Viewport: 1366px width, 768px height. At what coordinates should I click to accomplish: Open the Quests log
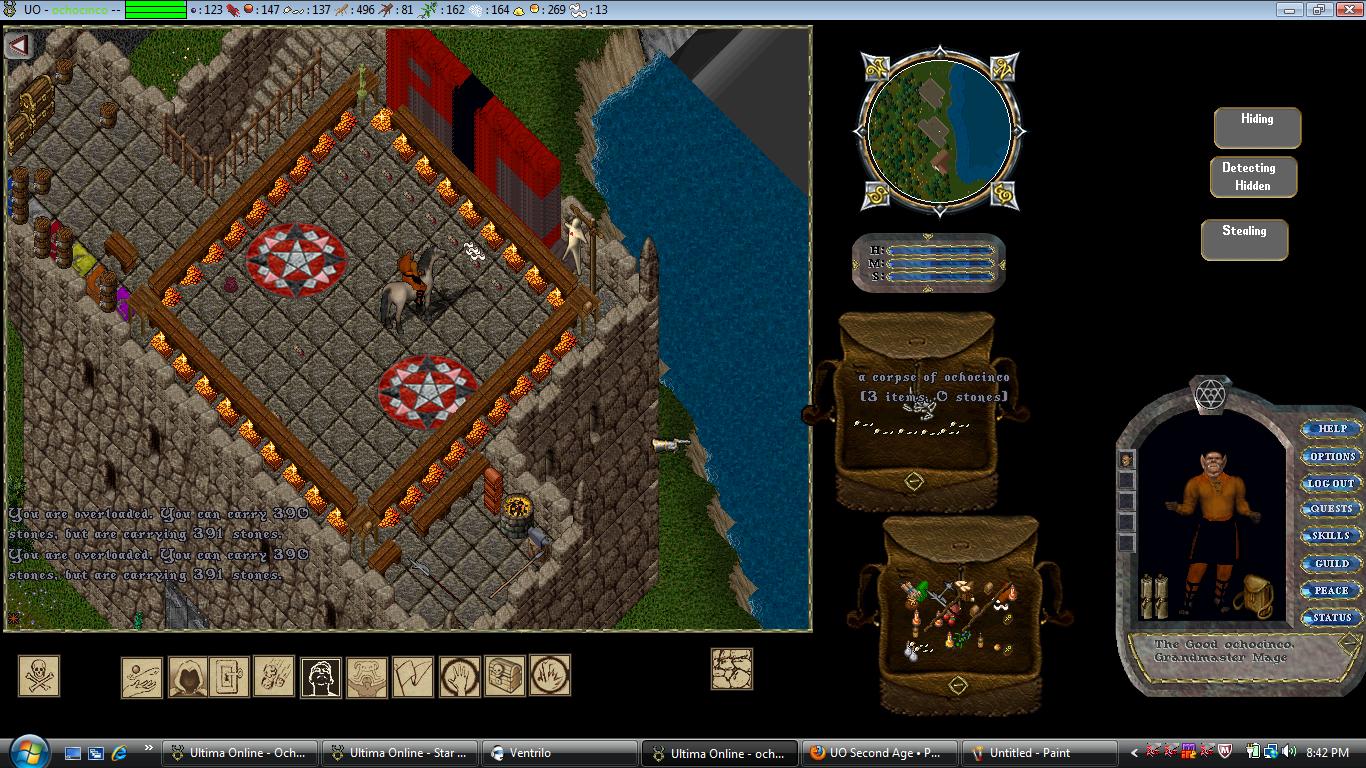coord(1332,509)
